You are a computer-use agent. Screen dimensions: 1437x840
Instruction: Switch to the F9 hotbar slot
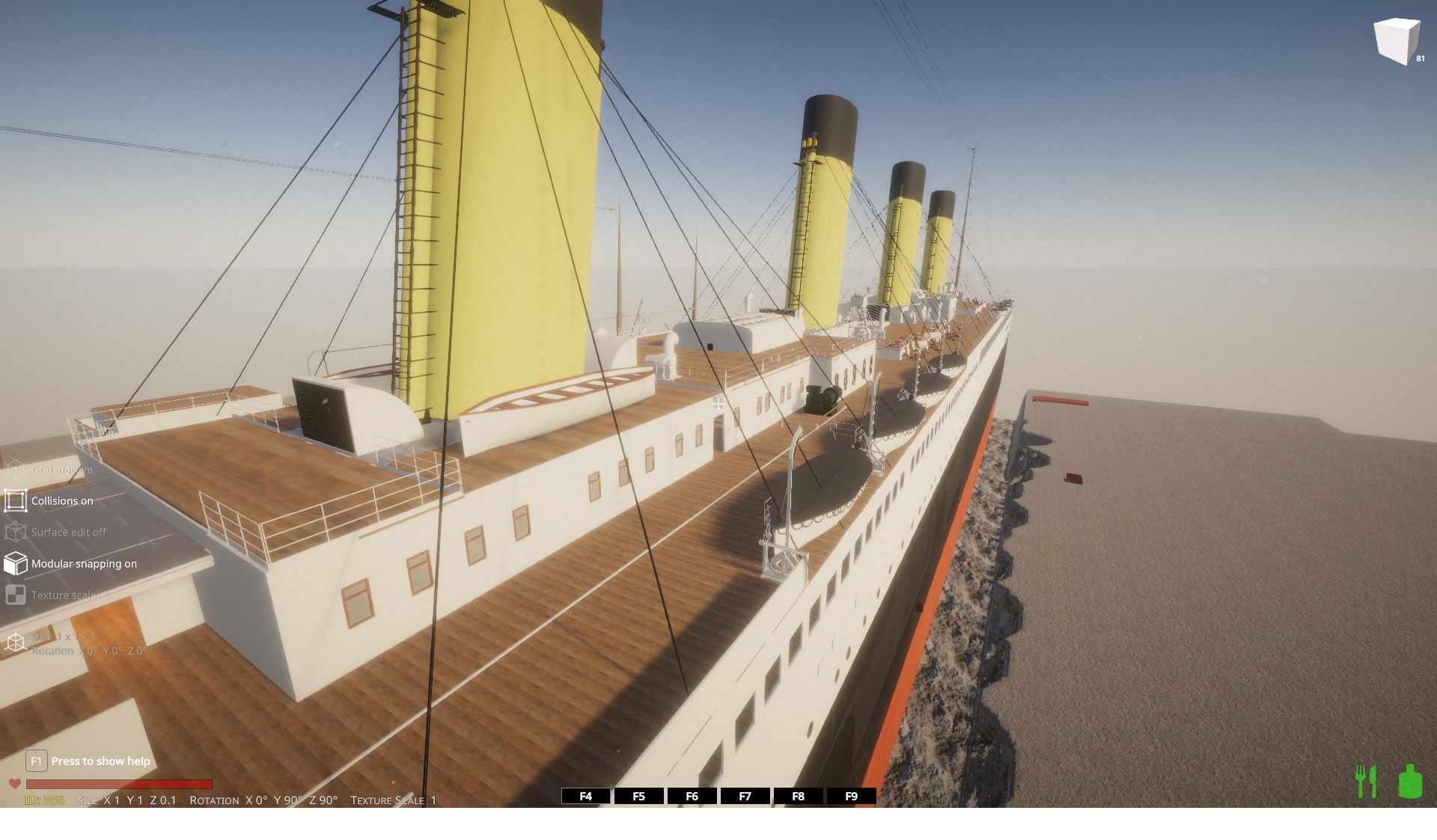pyautogui.click(x=851, y=796)
